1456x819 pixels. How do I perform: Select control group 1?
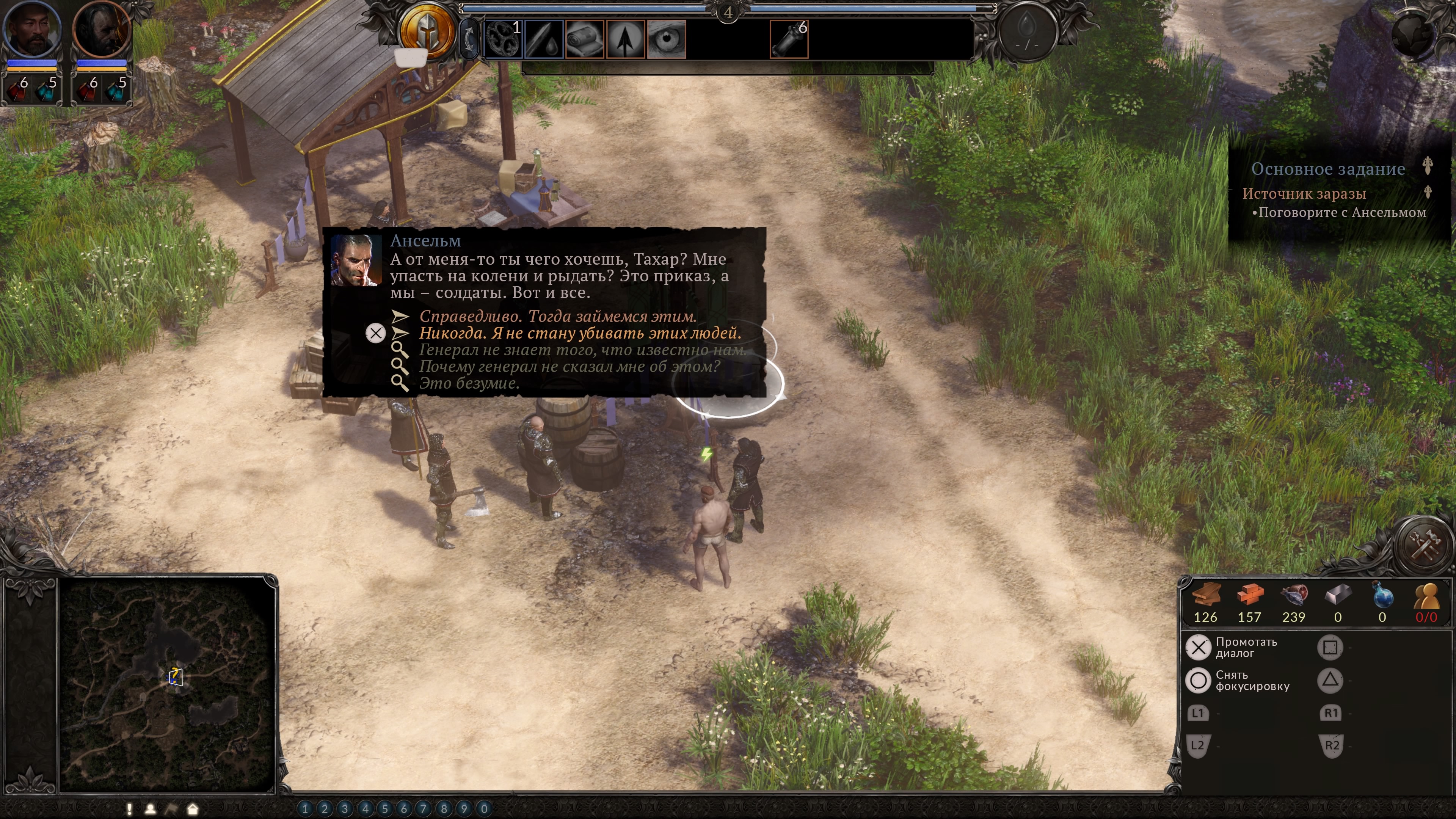click(x=305, y=809)
